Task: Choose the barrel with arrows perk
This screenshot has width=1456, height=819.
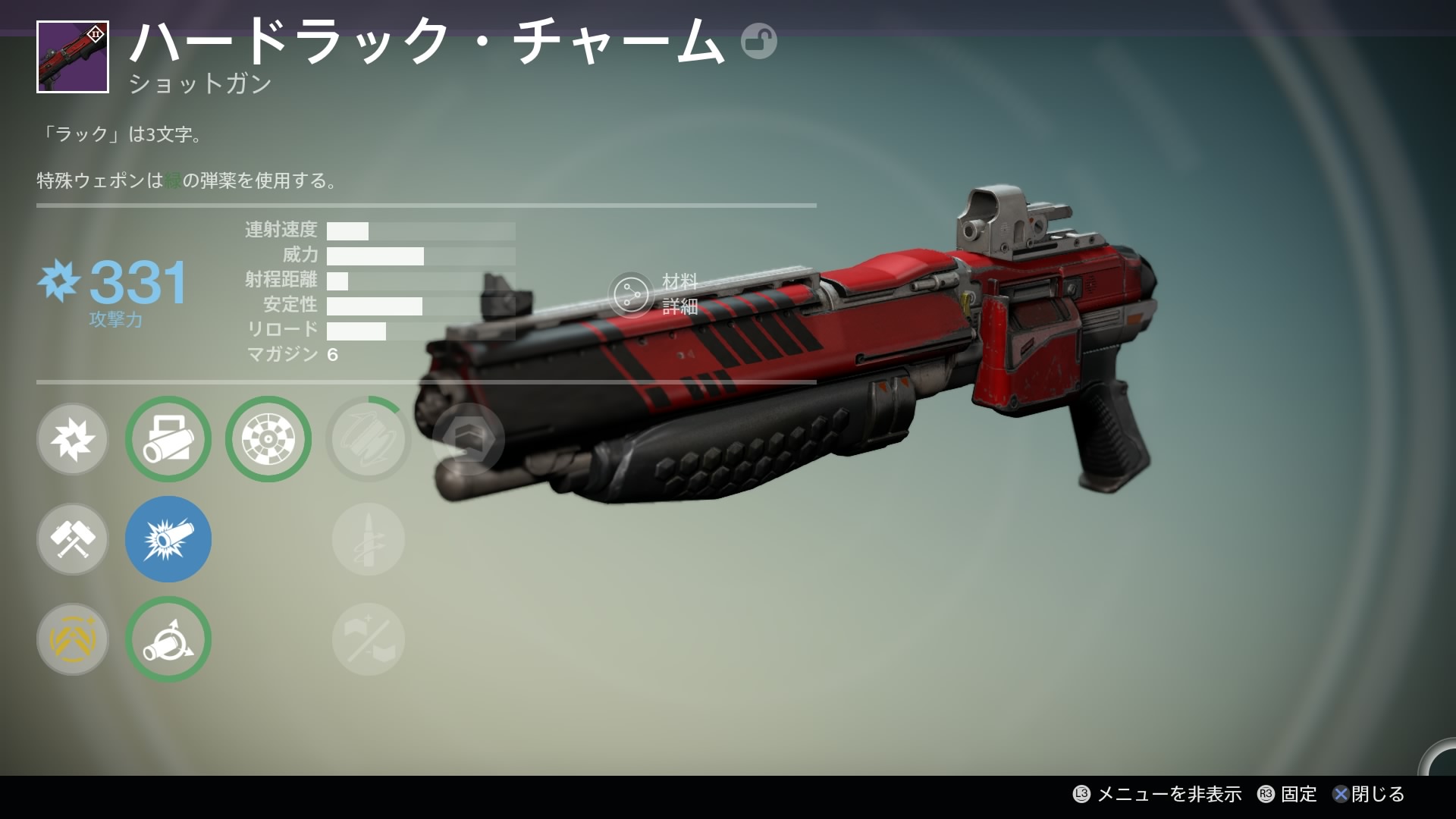Action: click(168, 639)
